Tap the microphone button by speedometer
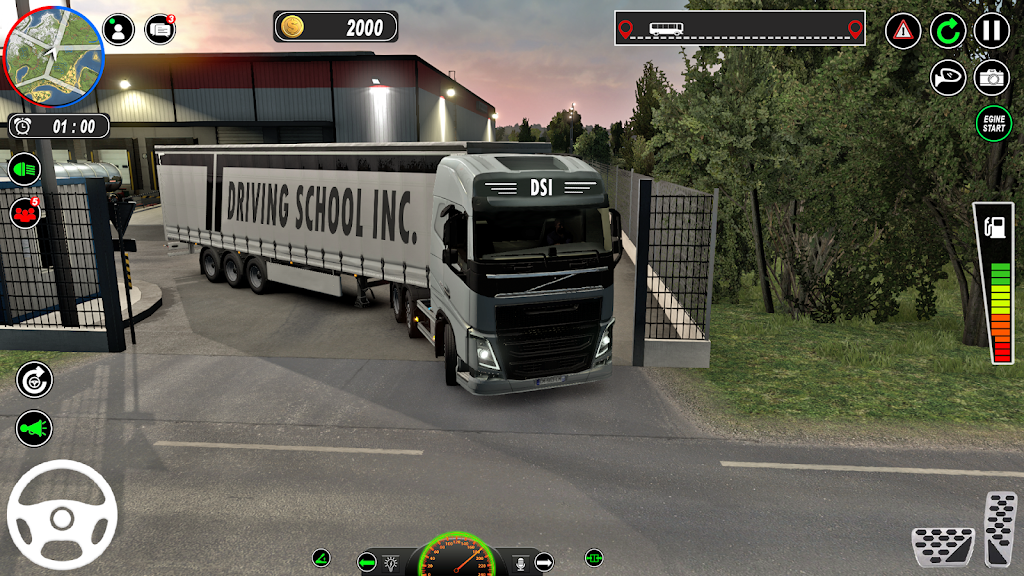Viewport: 1024px width, 576px height. click(x=520, y=562)
